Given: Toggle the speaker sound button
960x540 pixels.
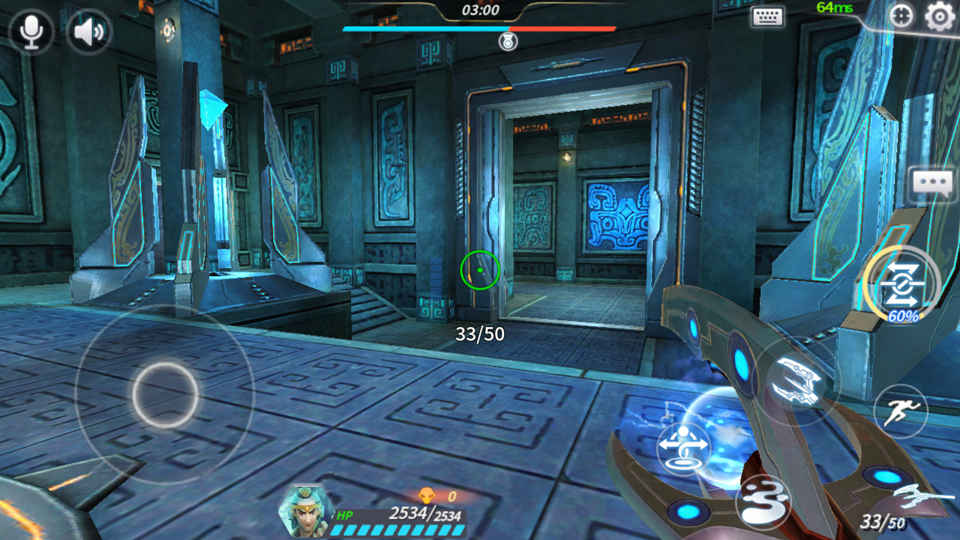Looking at the screenshot, I should 89,32.
